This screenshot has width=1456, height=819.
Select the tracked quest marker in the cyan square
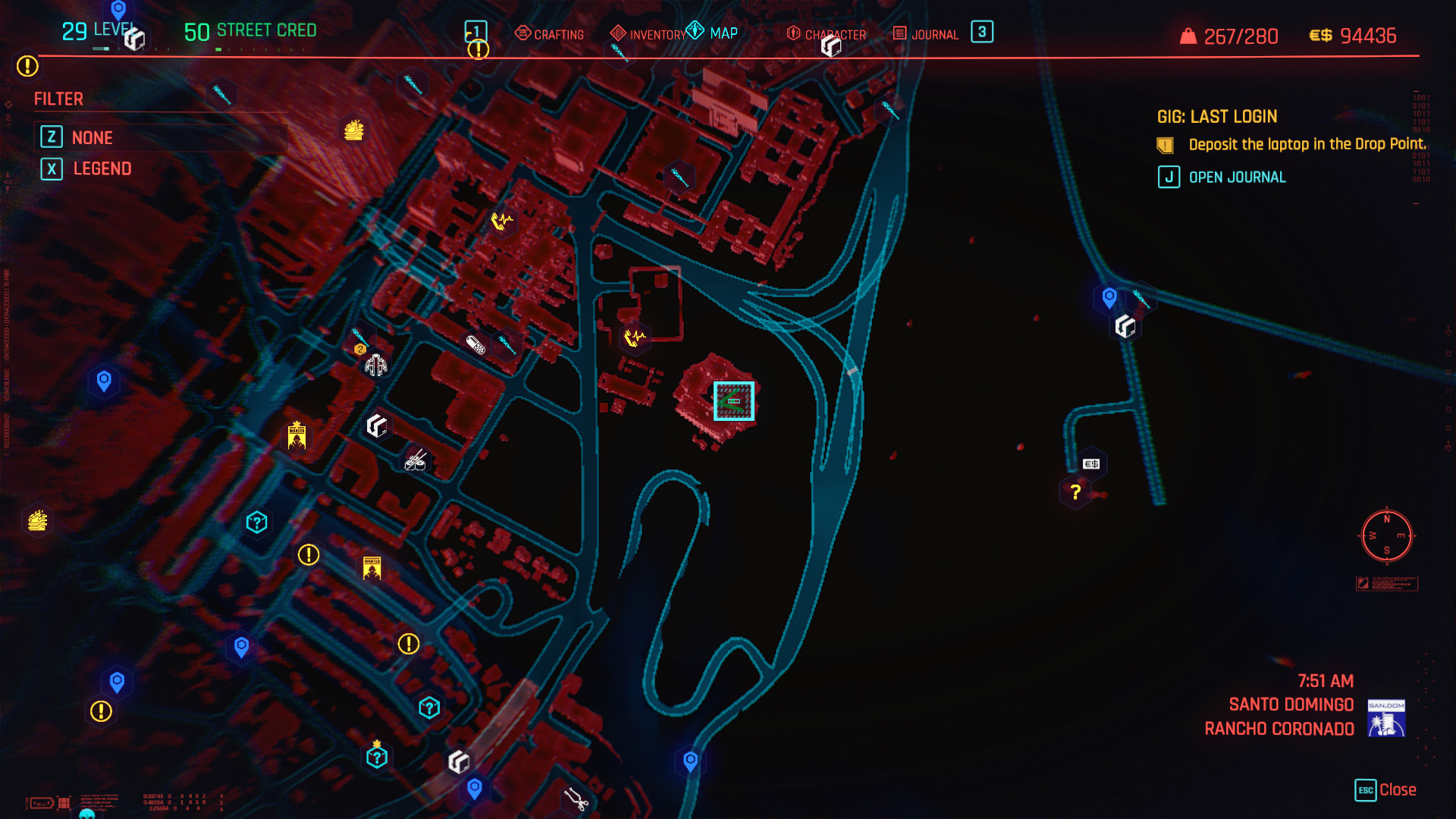tap(733, 400)
